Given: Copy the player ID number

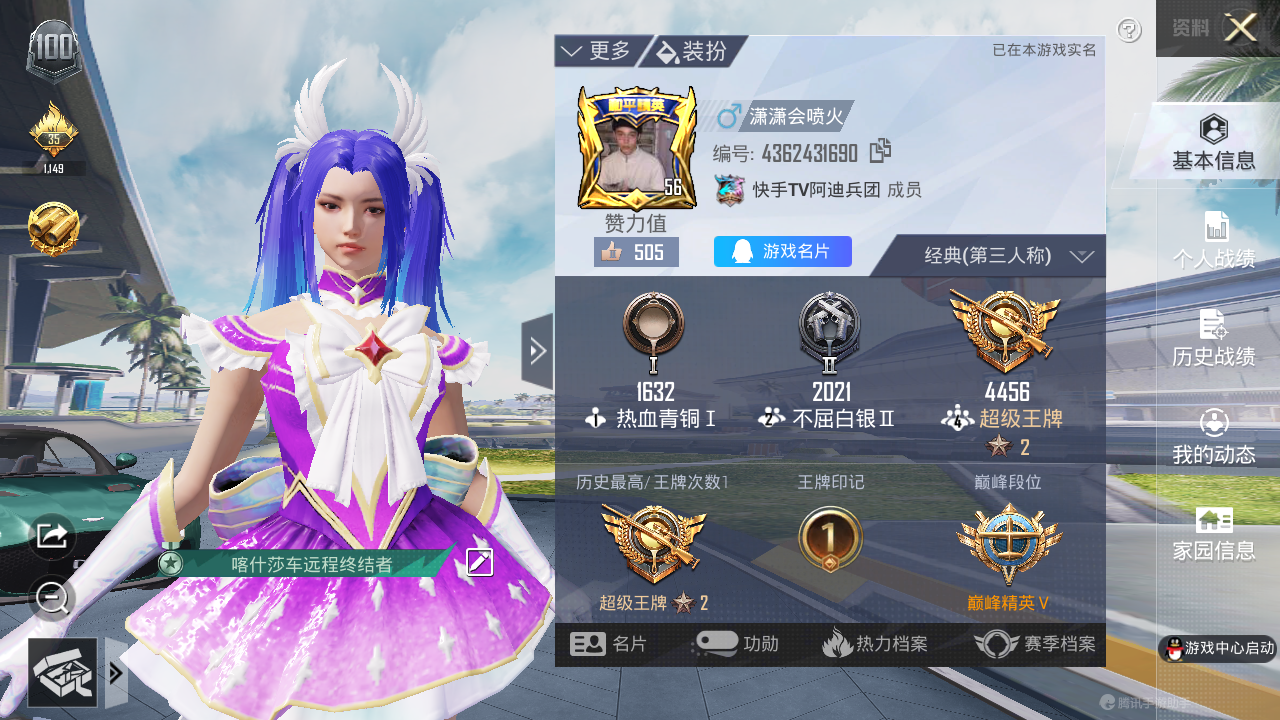Looking at the screenshot, I should tap(880, 151).
